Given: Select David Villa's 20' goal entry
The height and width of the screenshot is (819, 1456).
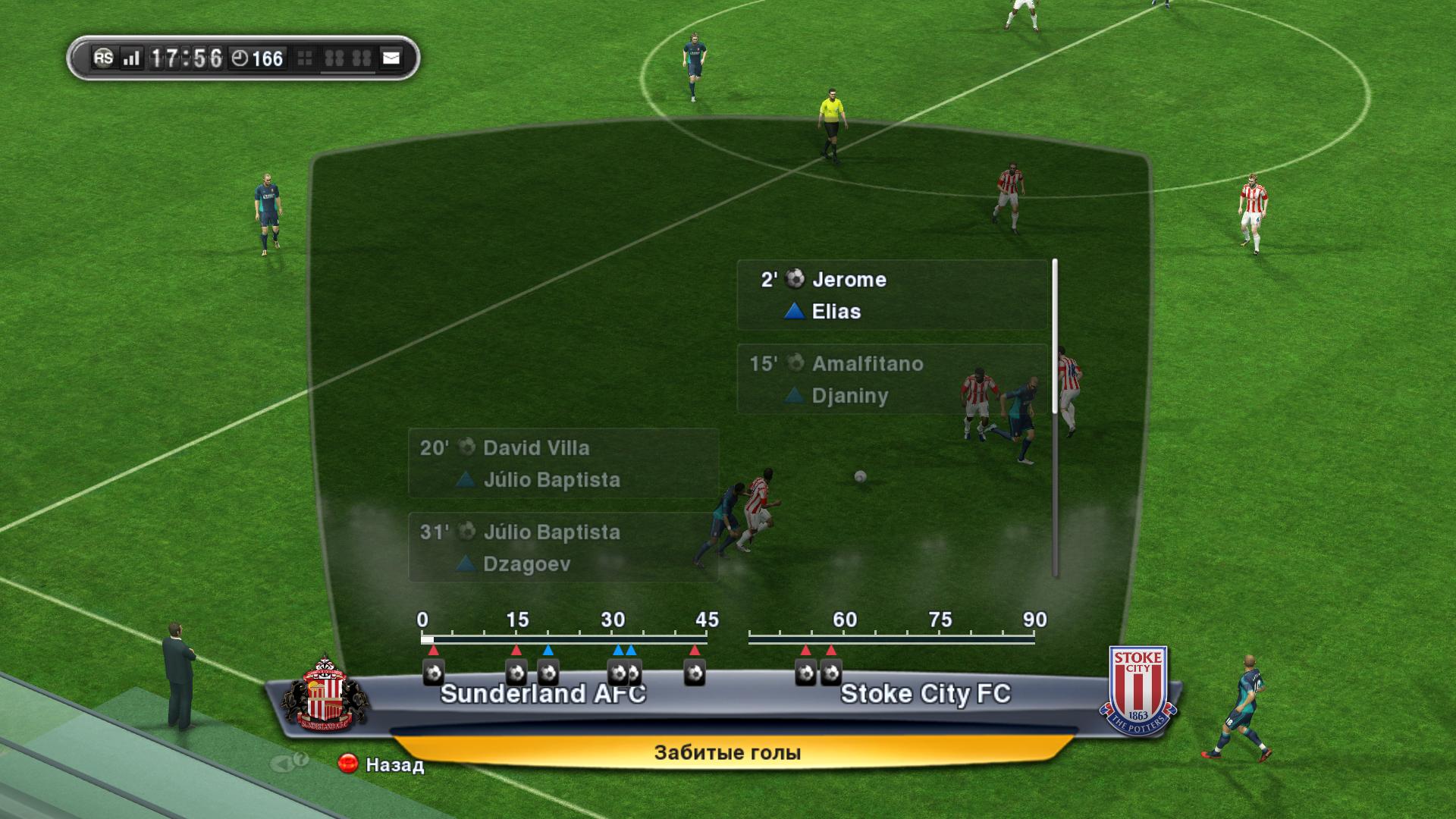Looking at the screenshot, I should click(x=563, y=463).
